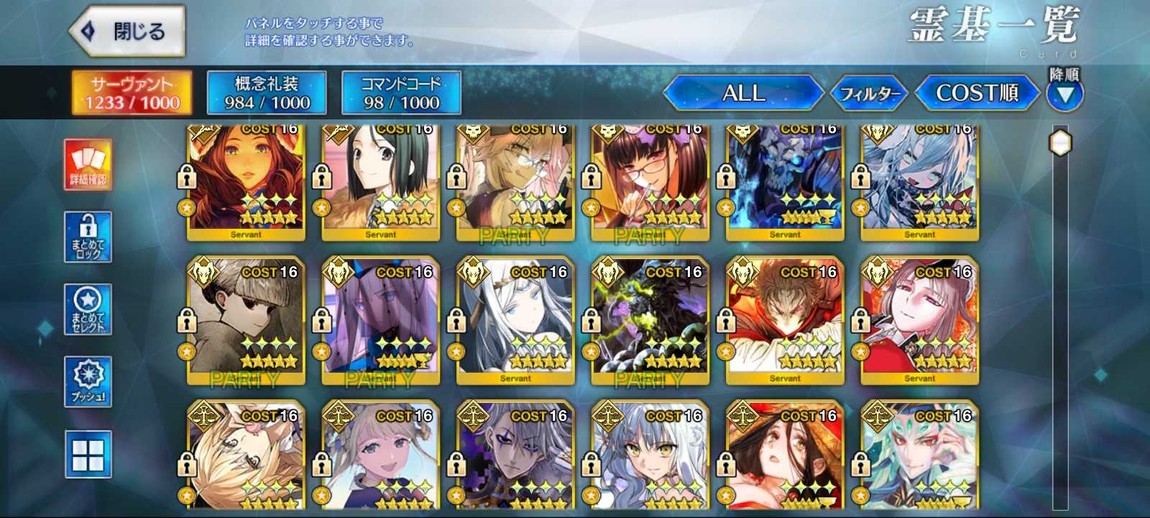Show the コマンドコード tab

coord(401,92)
